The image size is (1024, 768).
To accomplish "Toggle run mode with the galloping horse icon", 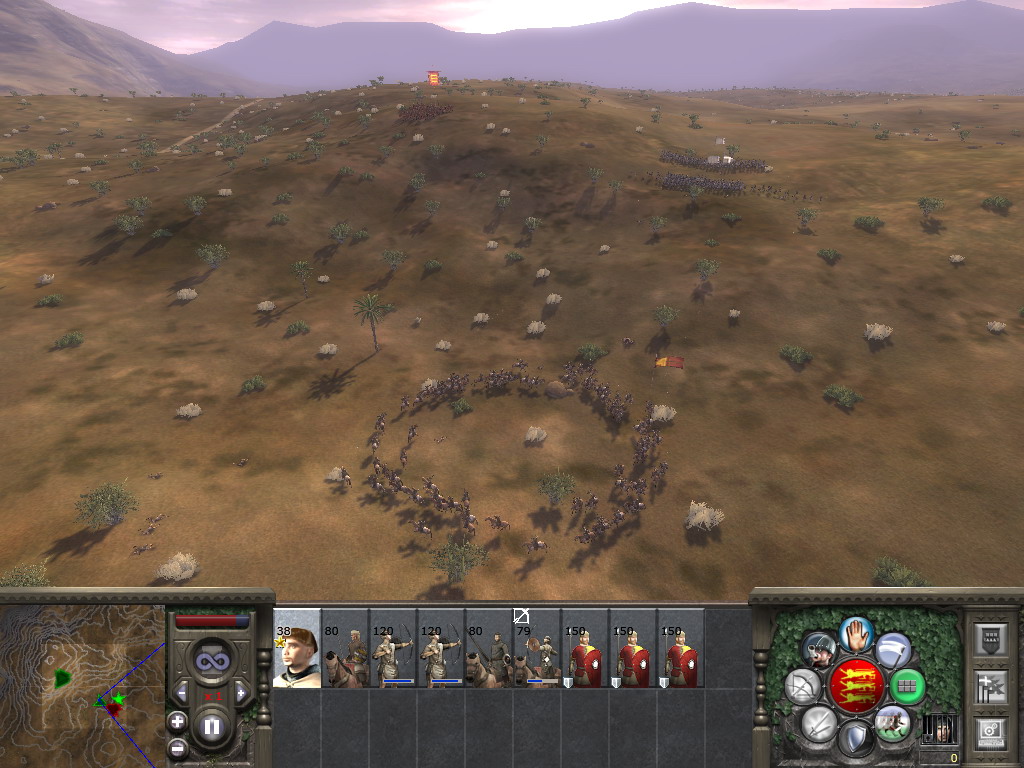I will click(x=892, y=722).
